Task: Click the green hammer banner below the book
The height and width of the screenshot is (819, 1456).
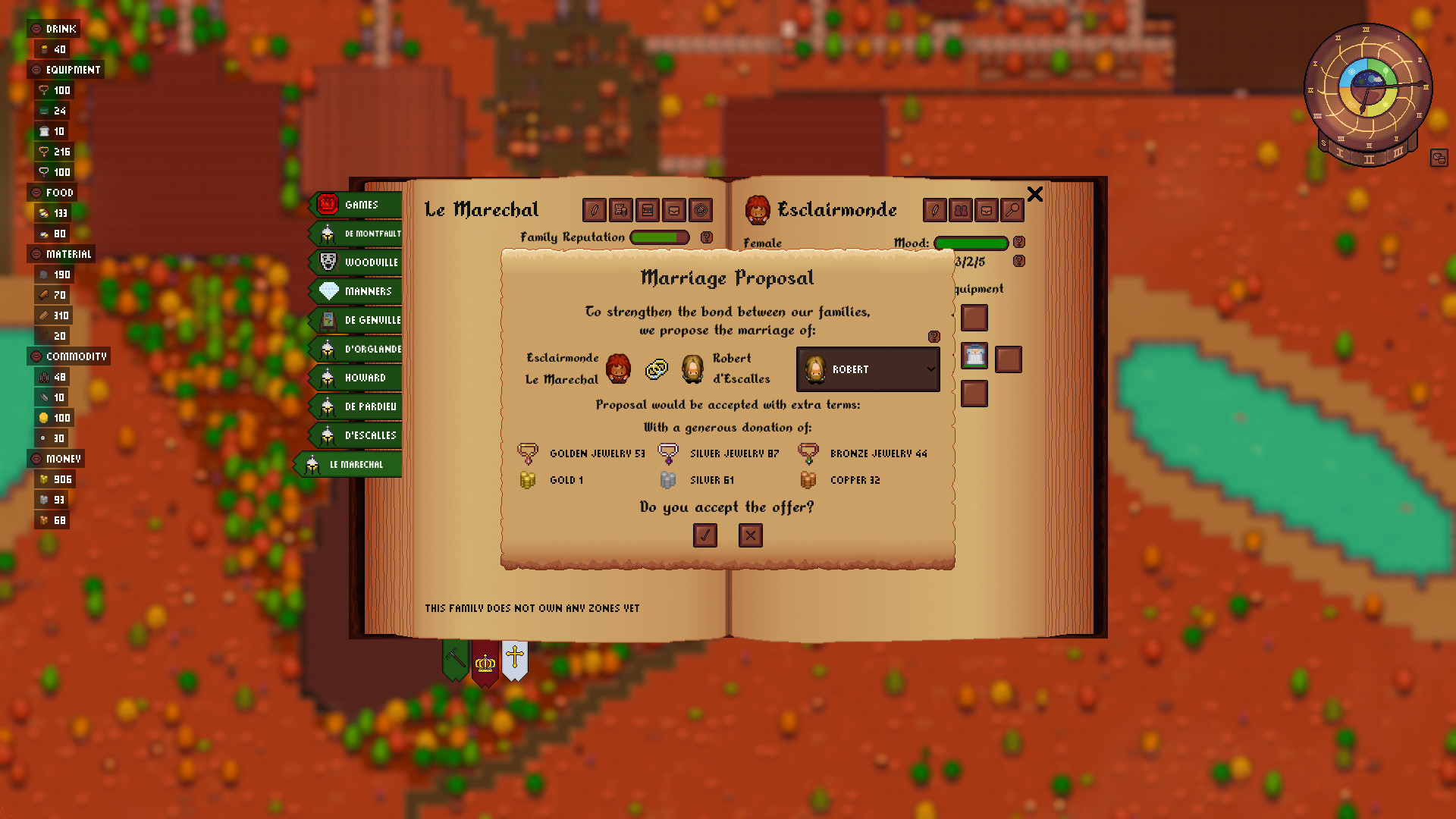Action: (x=454, y=658)
